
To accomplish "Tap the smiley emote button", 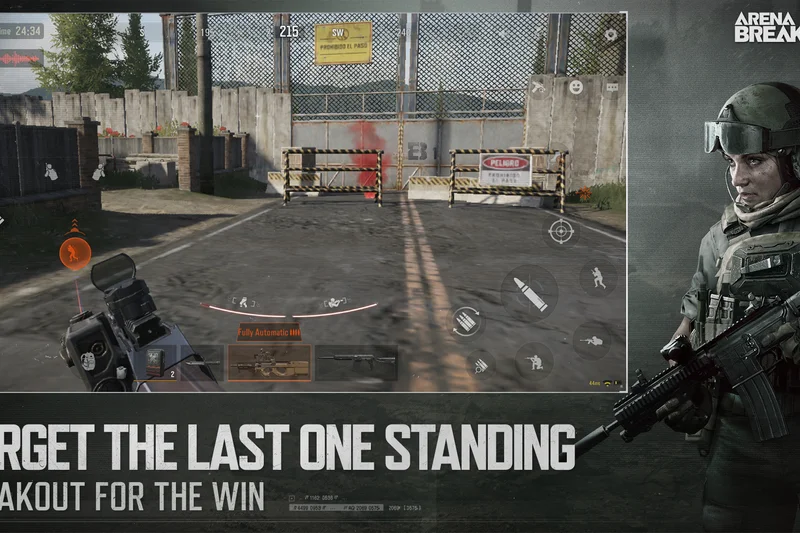I will pyautogui.click(x=576, y=87).
